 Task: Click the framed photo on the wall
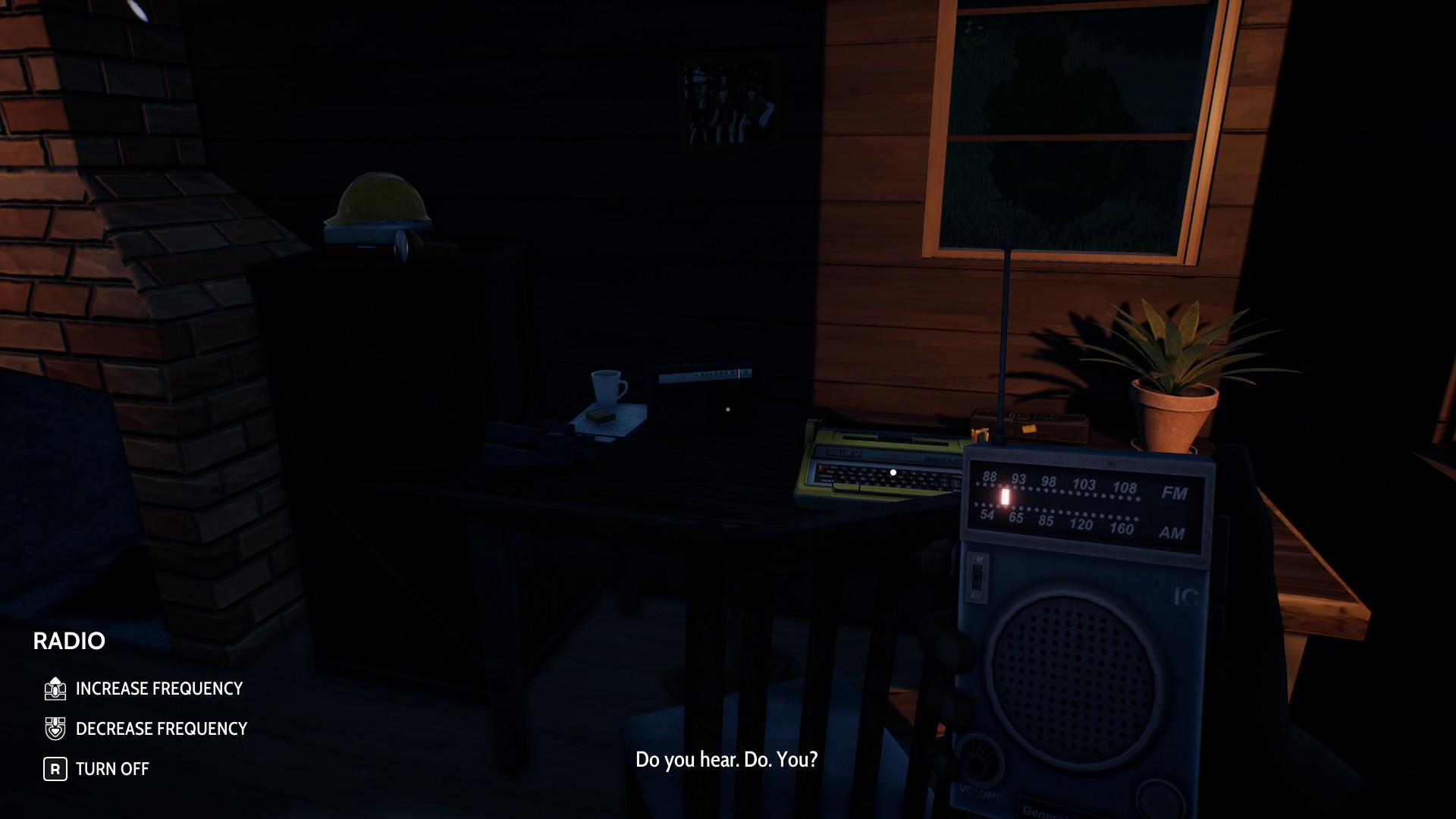click(728, 102)
